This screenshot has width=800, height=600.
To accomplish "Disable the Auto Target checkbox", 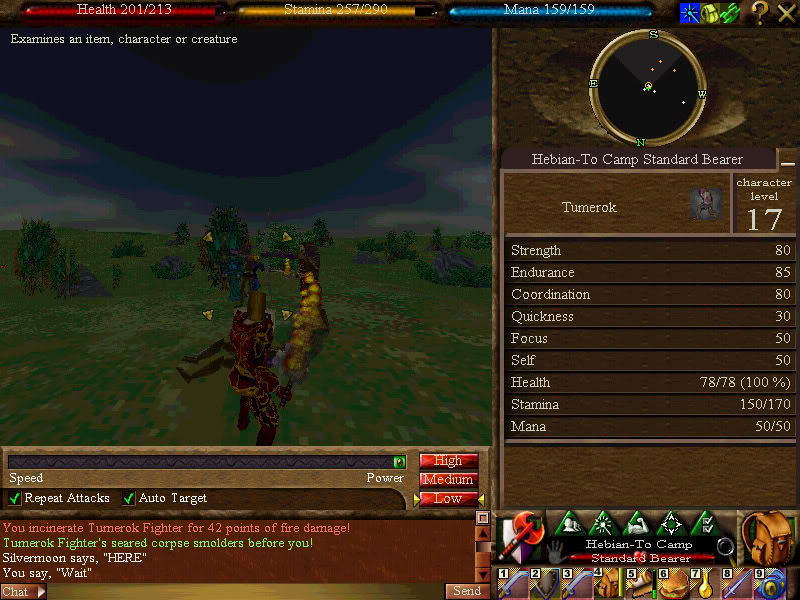I will point(129,498).
